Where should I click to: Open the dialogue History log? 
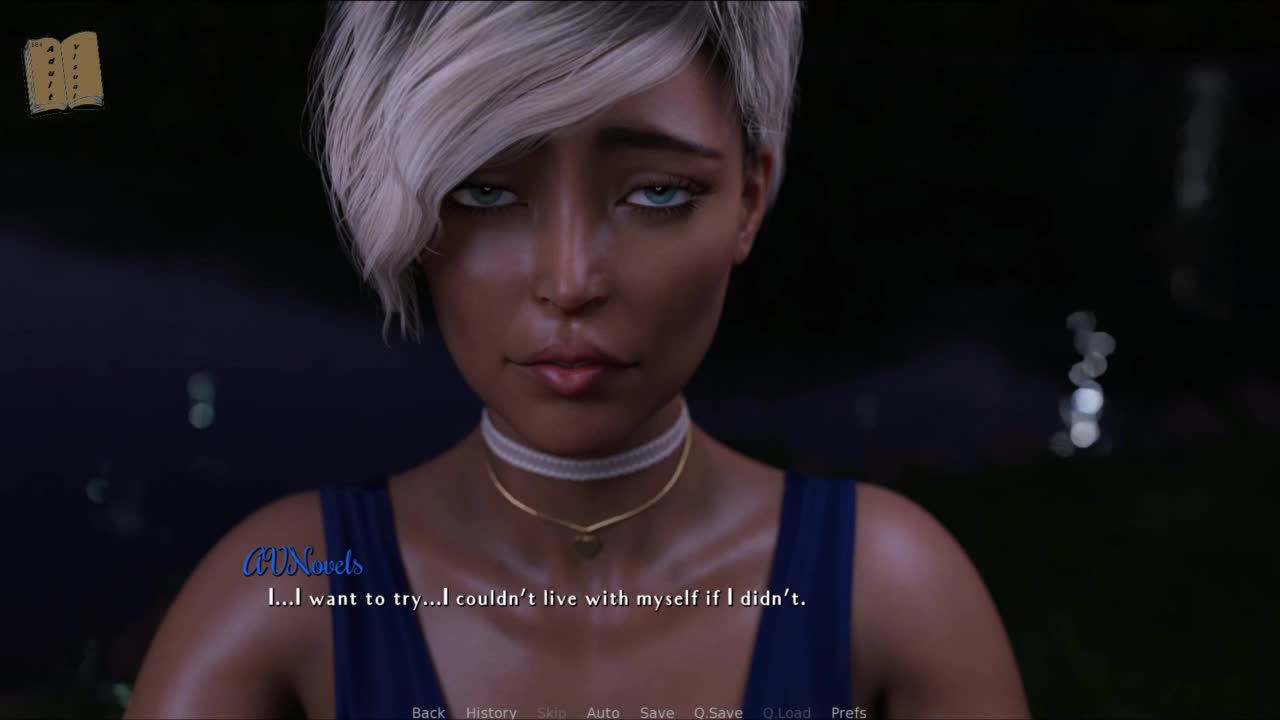click(491, 712)
